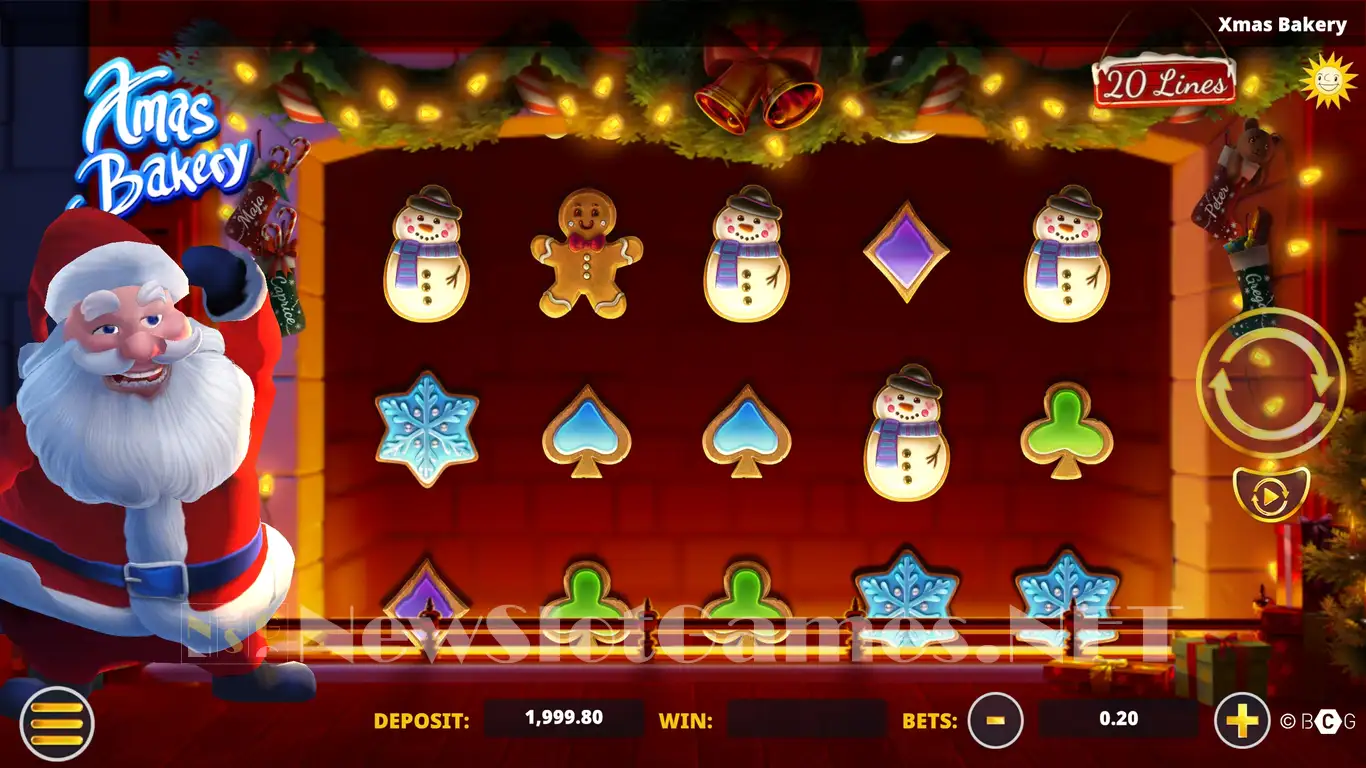Viewport: 1366px width, 768px height.
Task: Click the 20 Lines sign
Action: 1164,83
